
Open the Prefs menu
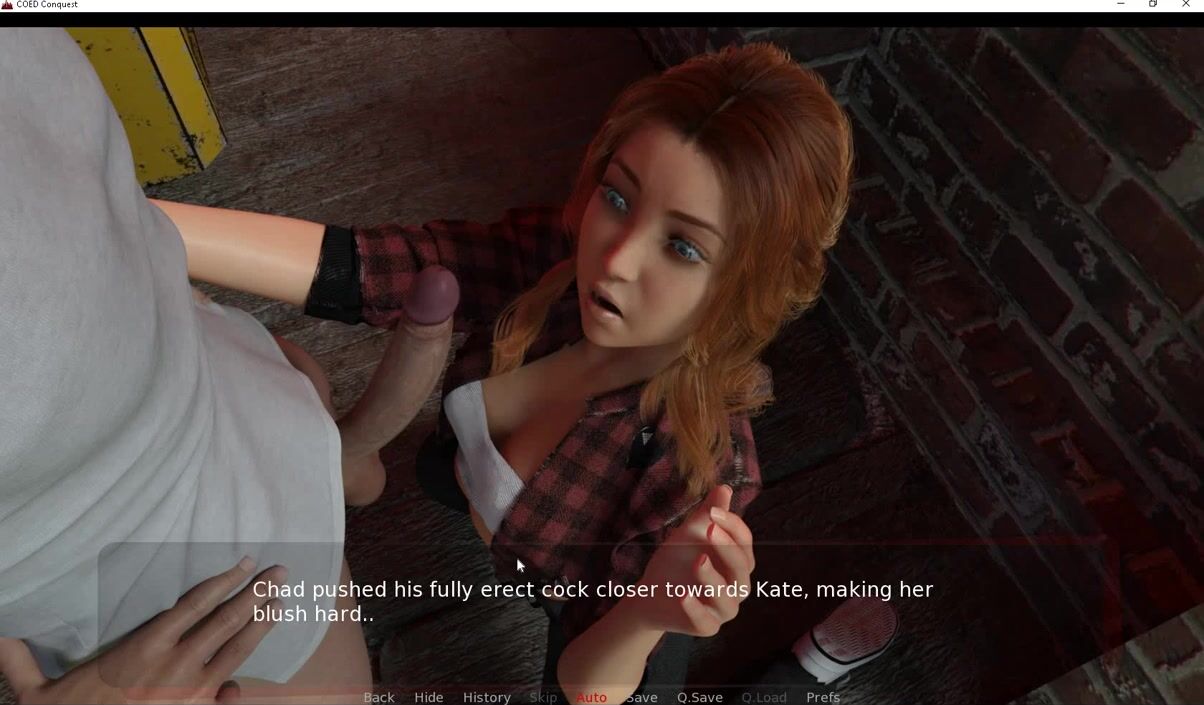coord(823,697)
